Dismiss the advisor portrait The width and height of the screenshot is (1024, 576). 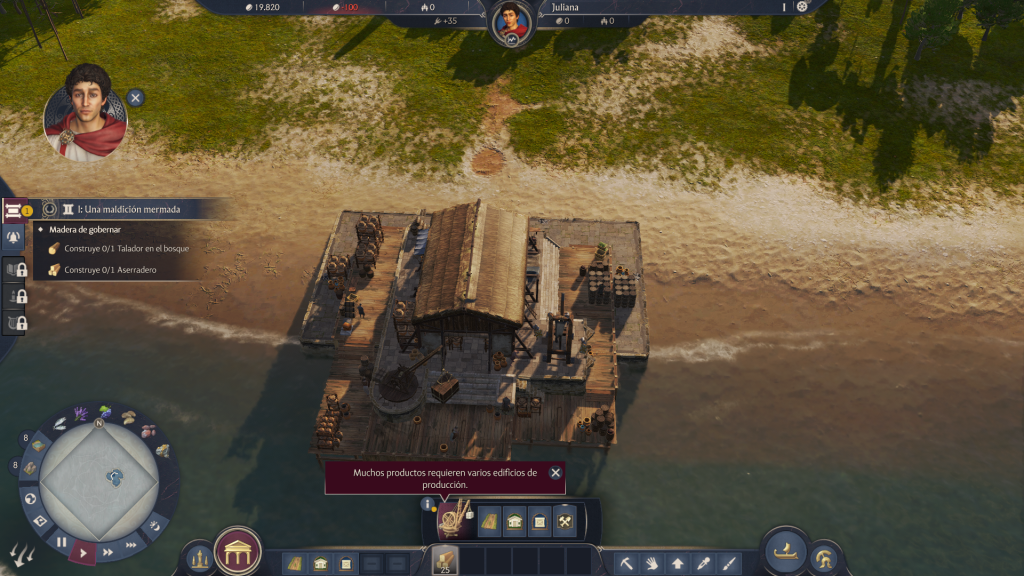135,97
